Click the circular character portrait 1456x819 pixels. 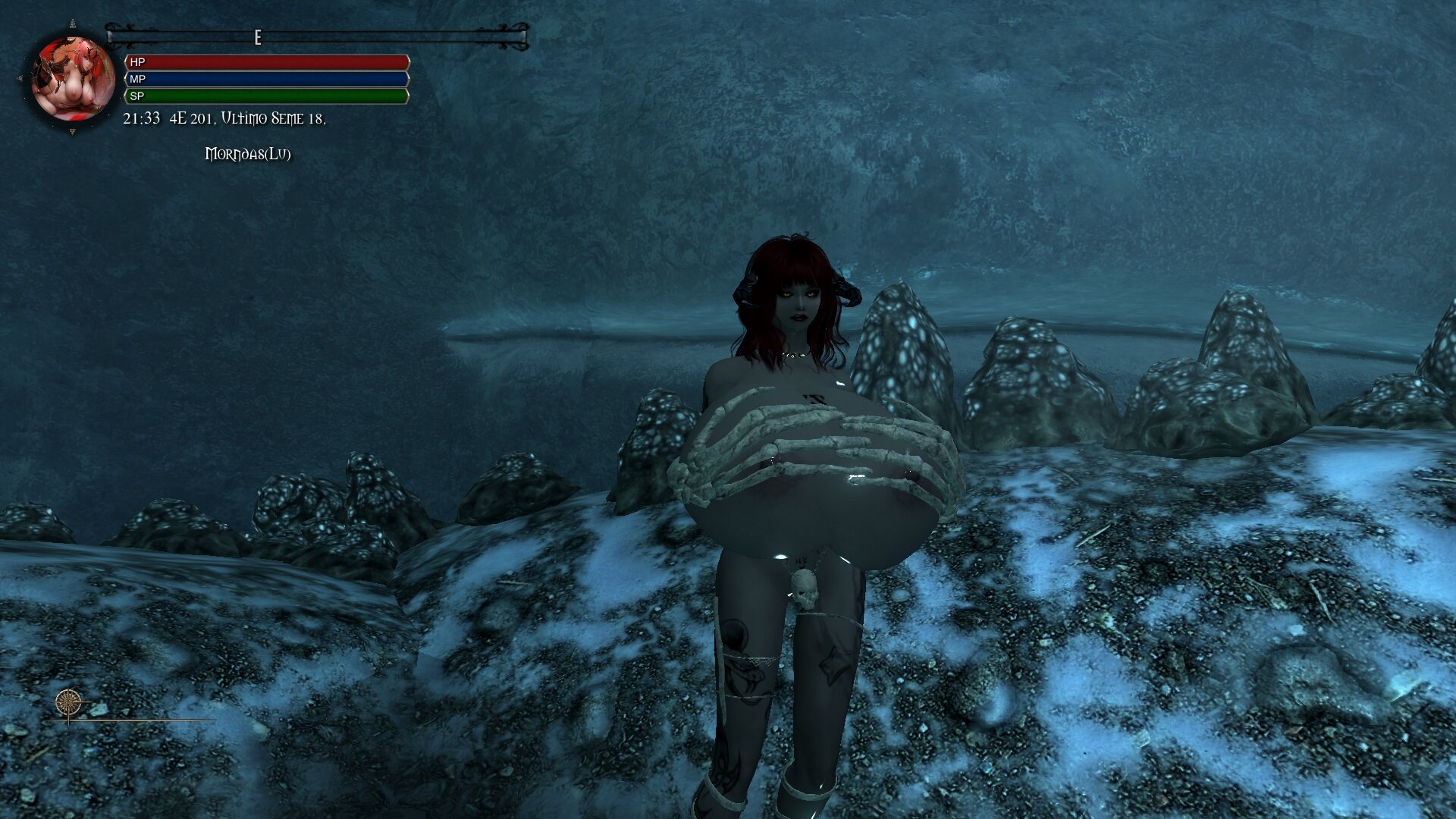coord(73,78)
